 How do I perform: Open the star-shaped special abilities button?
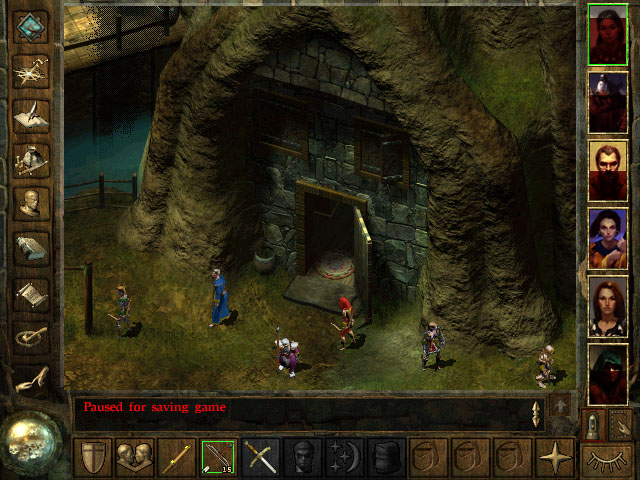click(x=554, y=457)
